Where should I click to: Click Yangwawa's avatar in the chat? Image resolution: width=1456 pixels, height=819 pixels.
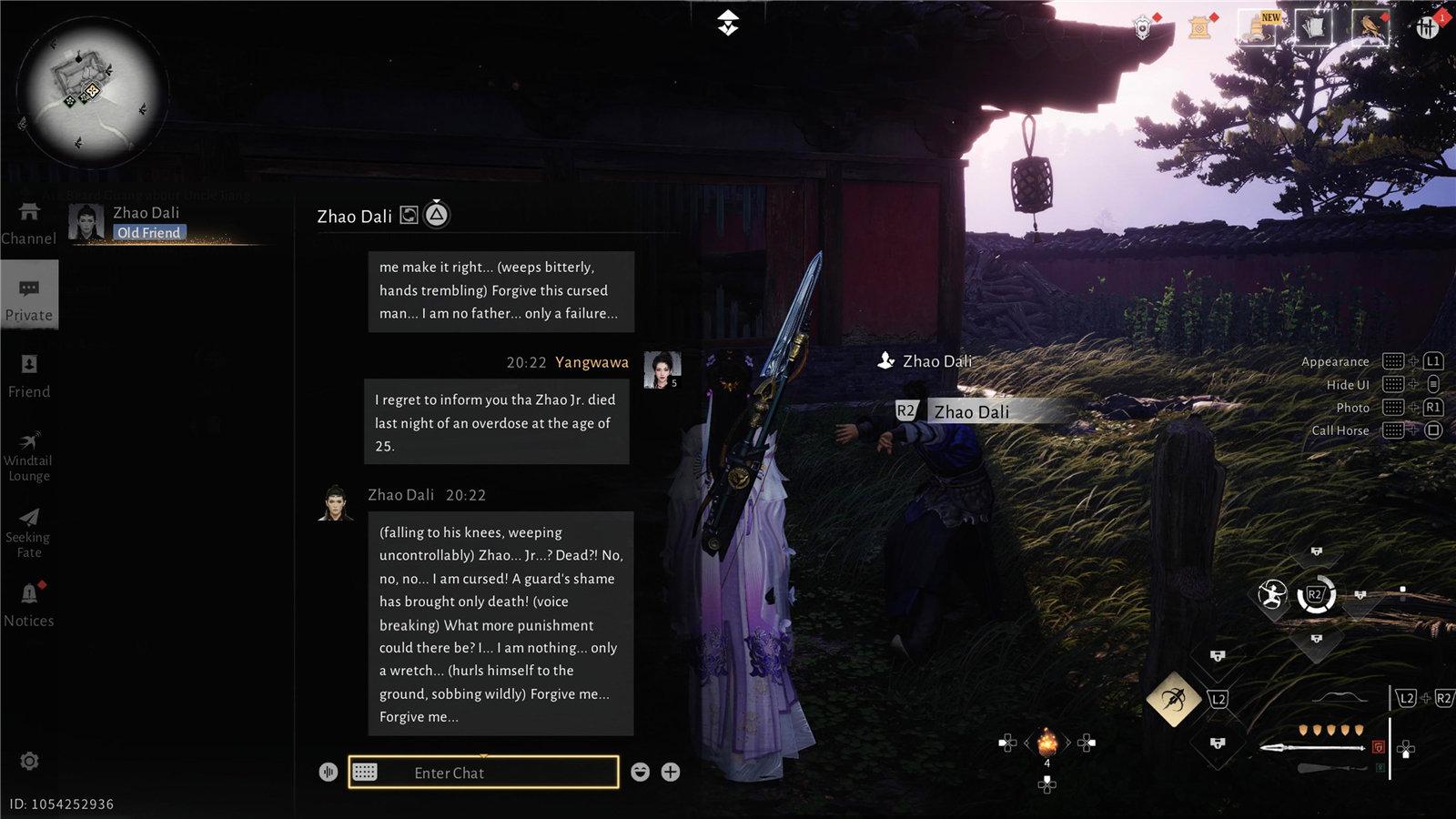(662, 369)
